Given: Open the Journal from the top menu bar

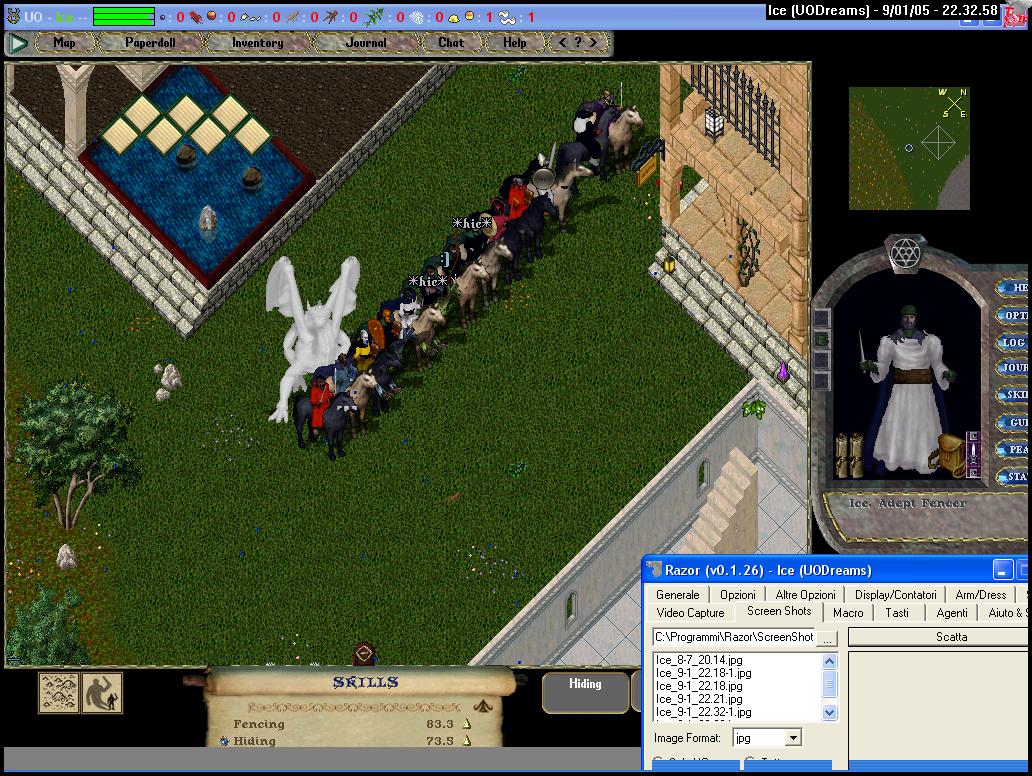Looking at the screenshot, I should [366, 43].
